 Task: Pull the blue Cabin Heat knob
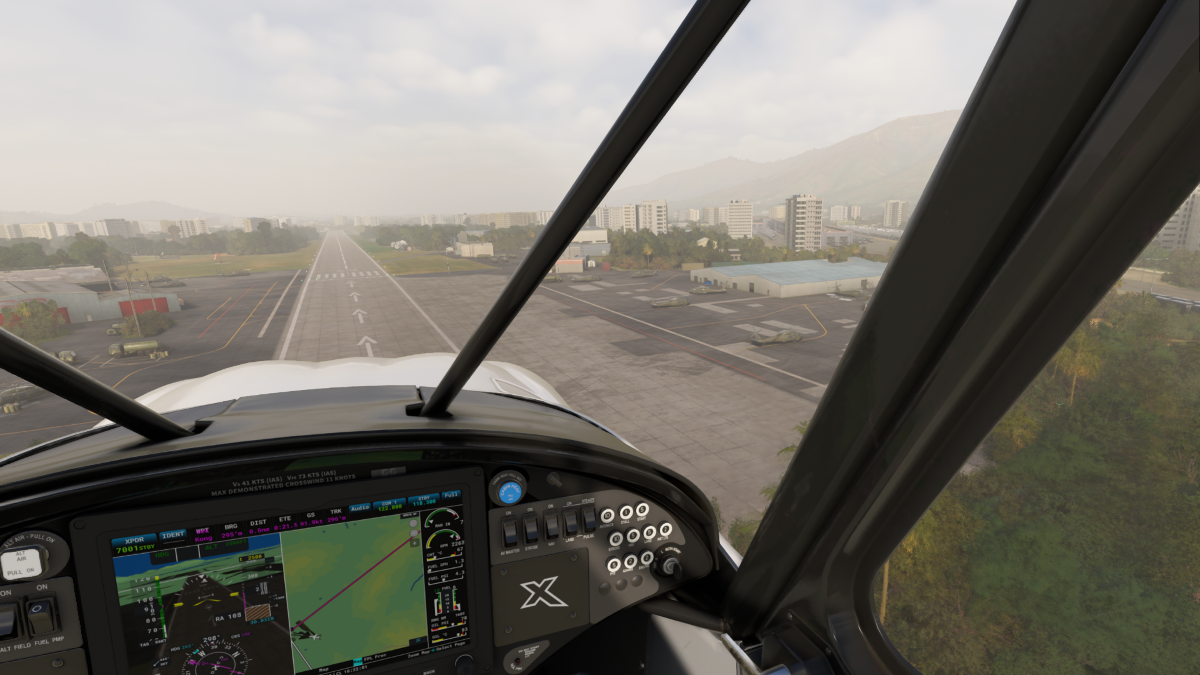[509, 489]
